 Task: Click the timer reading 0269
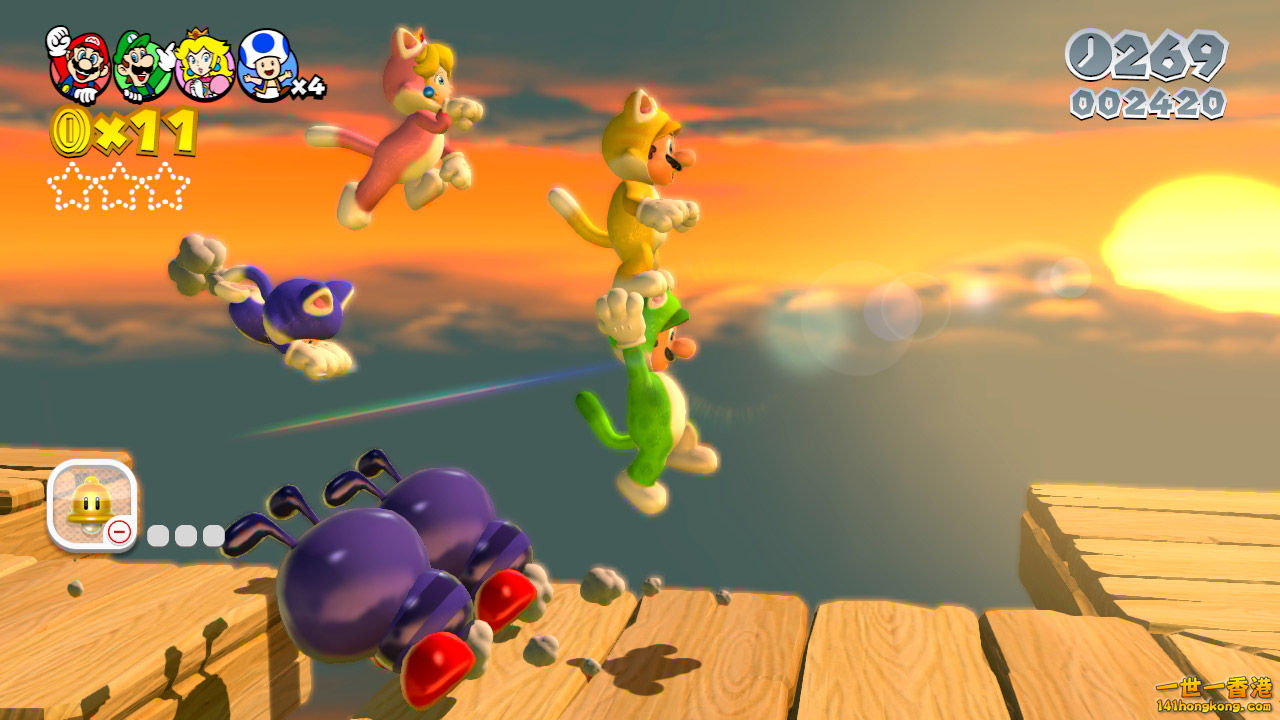[1165, 57]
